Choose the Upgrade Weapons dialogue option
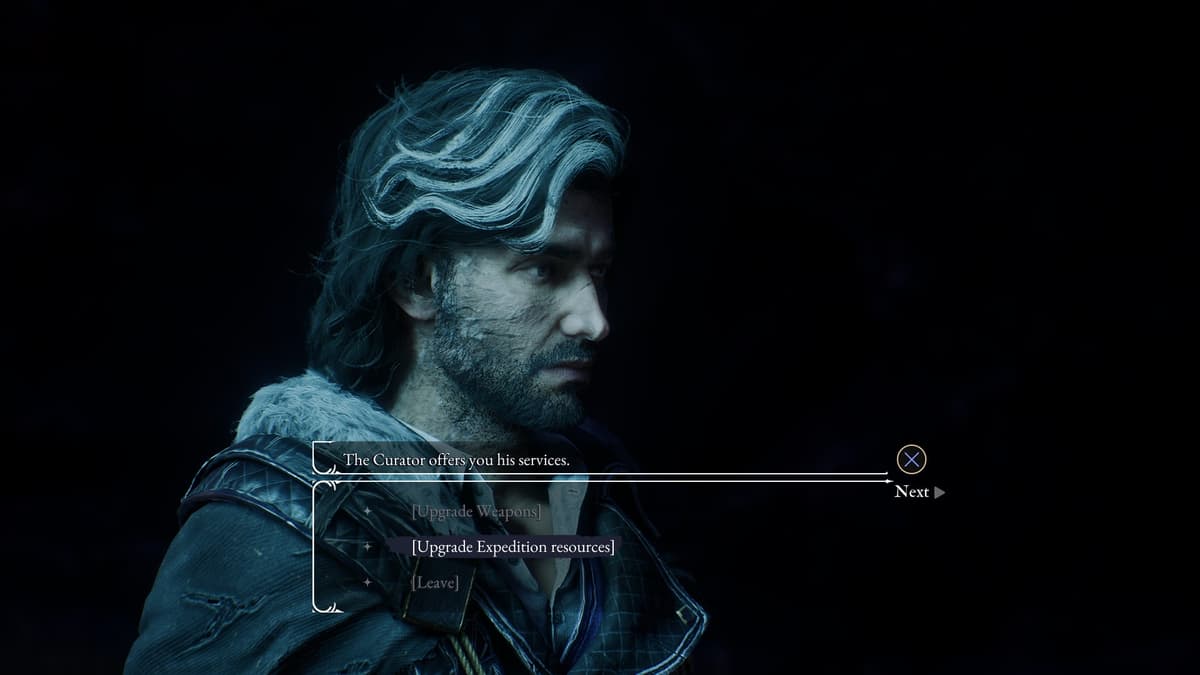Screen dimensions: 1200x675 [476, 512]
